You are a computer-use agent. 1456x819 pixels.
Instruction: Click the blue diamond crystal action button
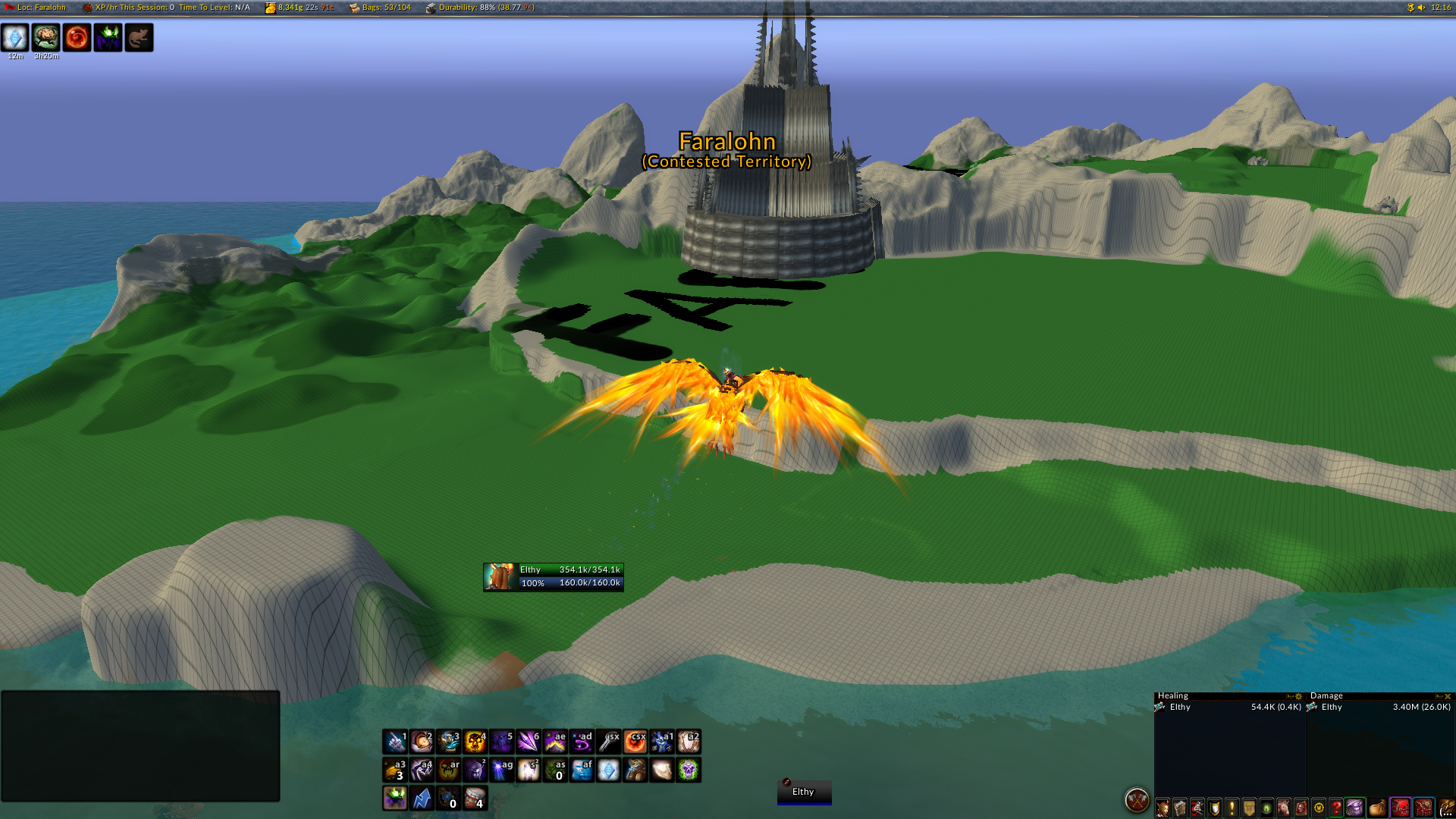tap(608, 770)
